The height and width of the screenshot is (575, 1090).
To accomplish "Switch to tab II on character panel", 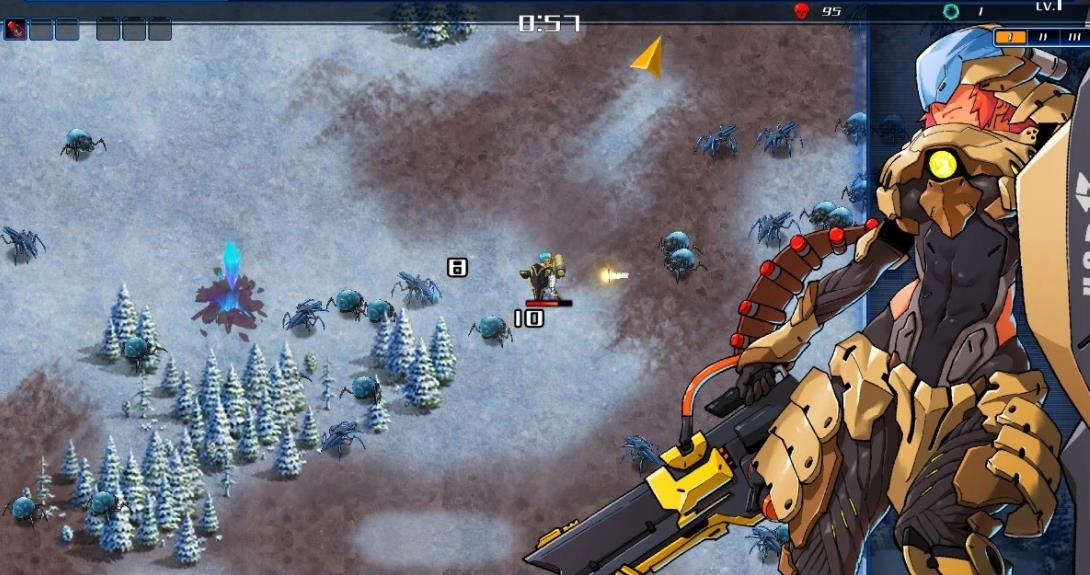I will [x=1043, y=37].
